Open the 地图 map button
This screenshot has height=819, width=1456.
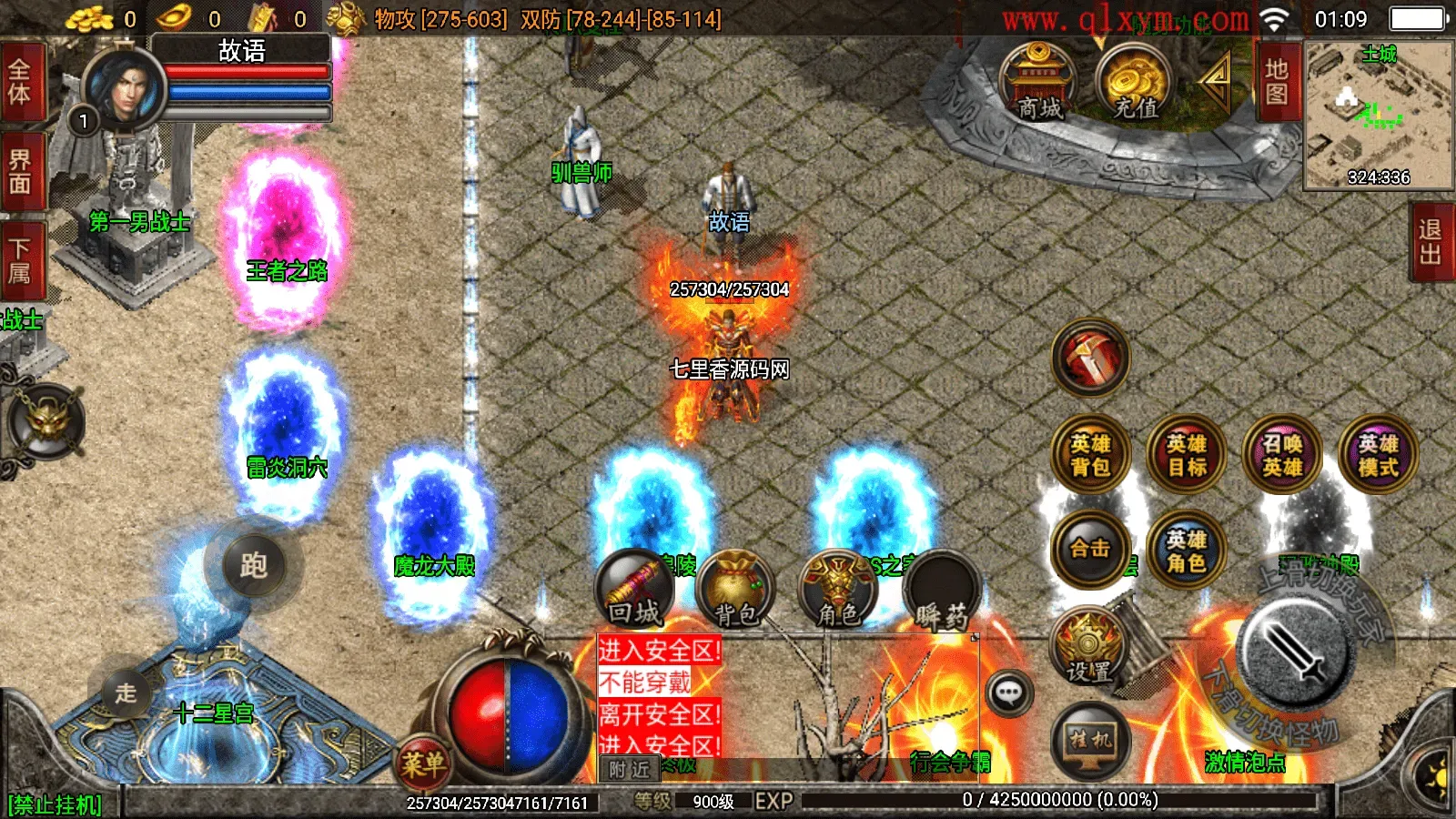(1277, 82)
